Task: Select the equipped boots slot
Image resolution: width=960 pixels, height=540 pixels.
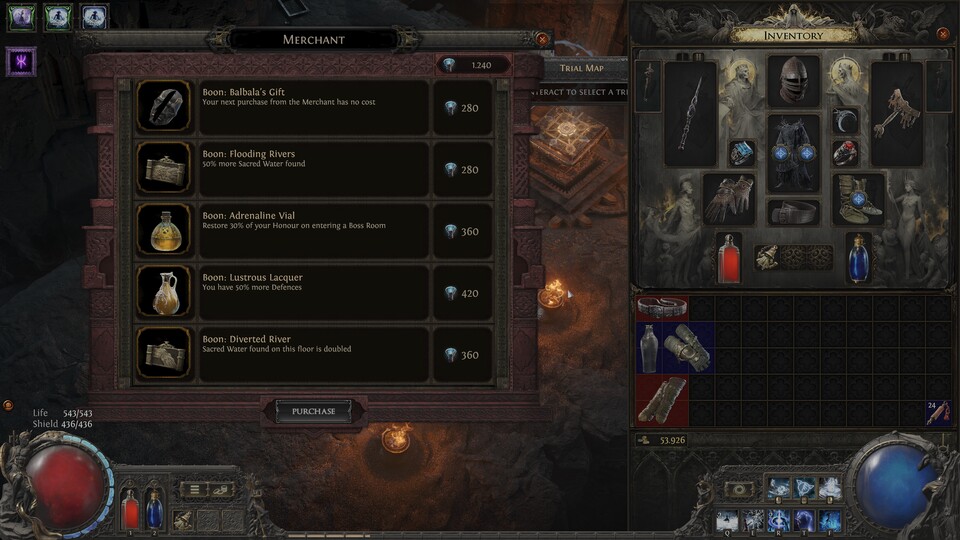Action: click(x=858, y=198)
